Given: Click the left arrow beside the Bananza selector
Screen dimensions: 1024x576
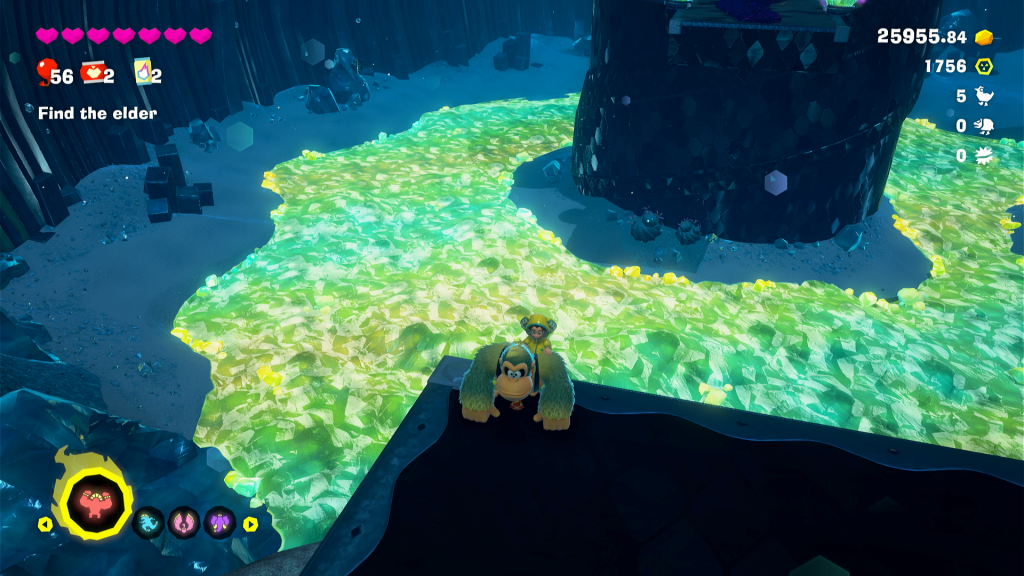Looking at the screenshot, I should coord(44,523).
